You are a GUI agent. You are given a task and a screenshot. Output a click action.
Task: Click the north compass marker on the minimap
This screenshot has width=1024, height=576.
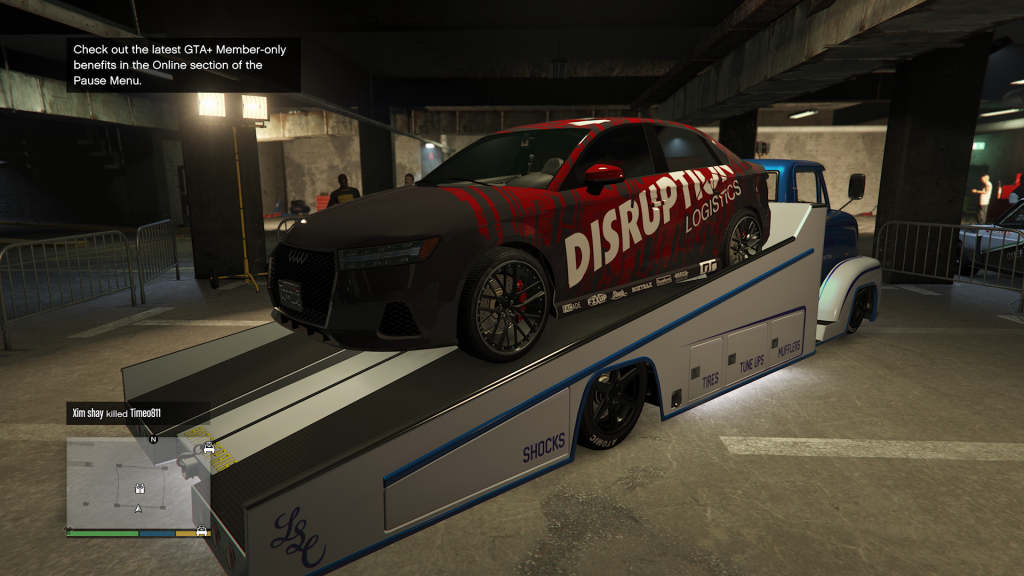153,439
